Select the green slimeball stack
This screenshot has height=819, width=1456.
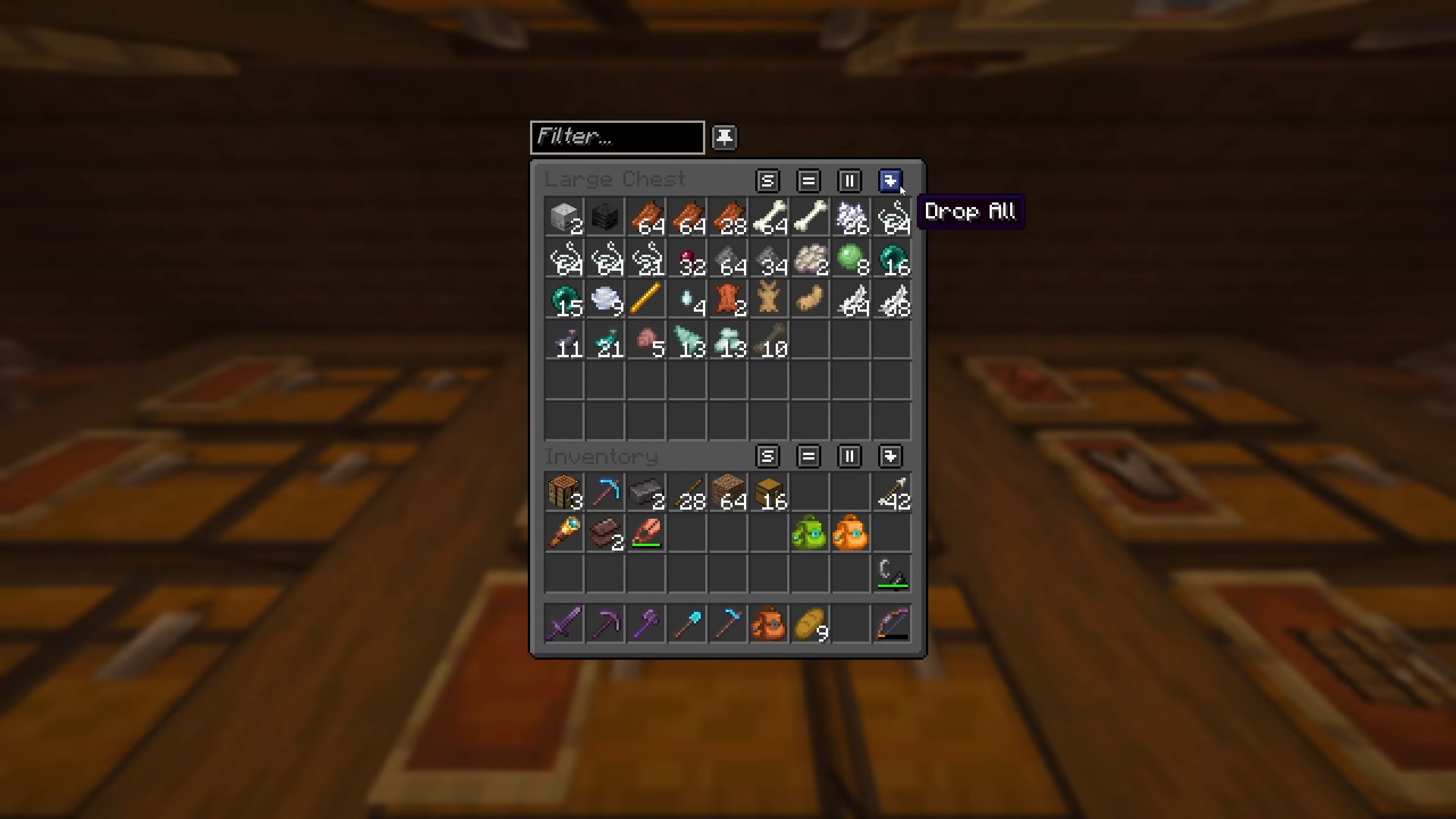coord(850,259)
